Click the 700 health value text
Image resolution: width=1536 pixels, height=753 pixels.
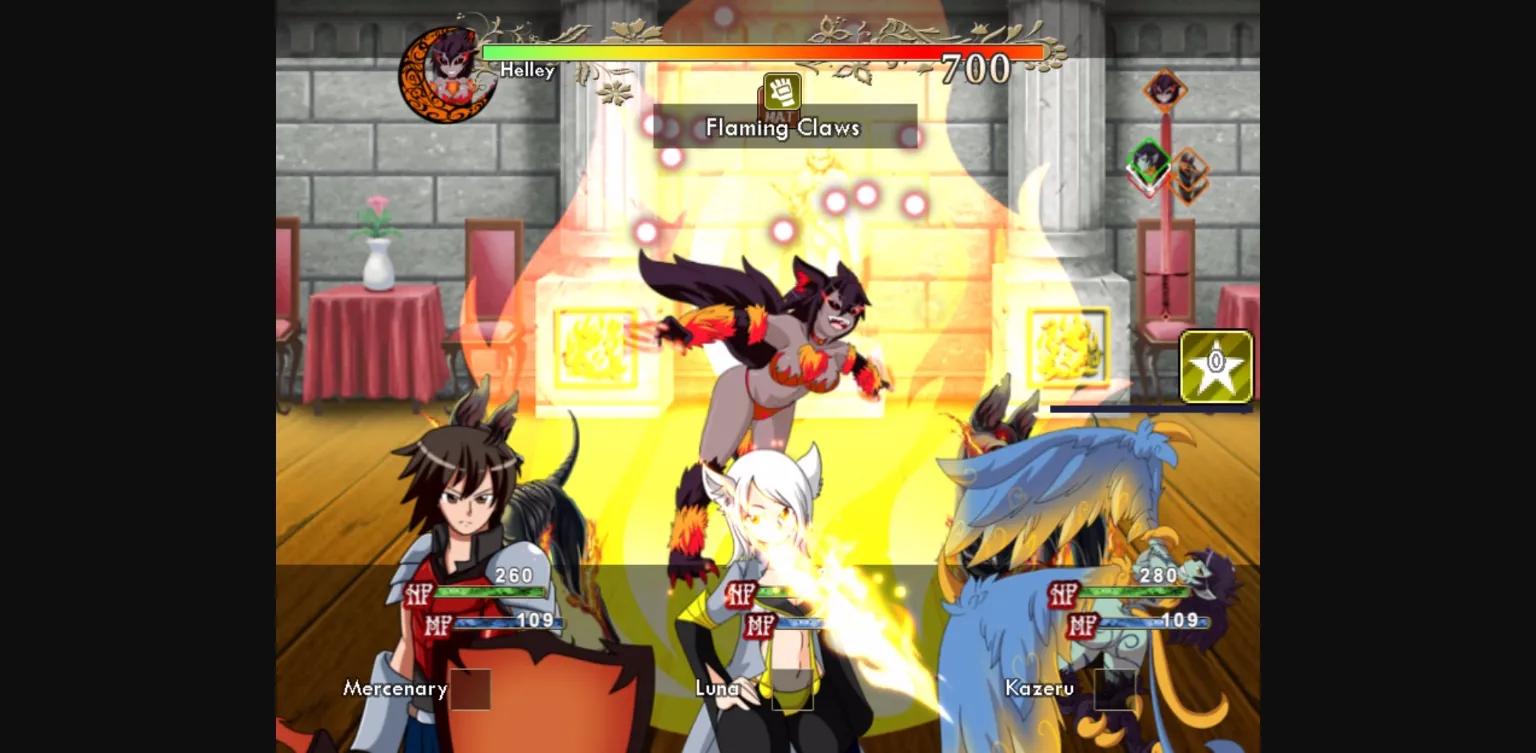click(975, 68)
